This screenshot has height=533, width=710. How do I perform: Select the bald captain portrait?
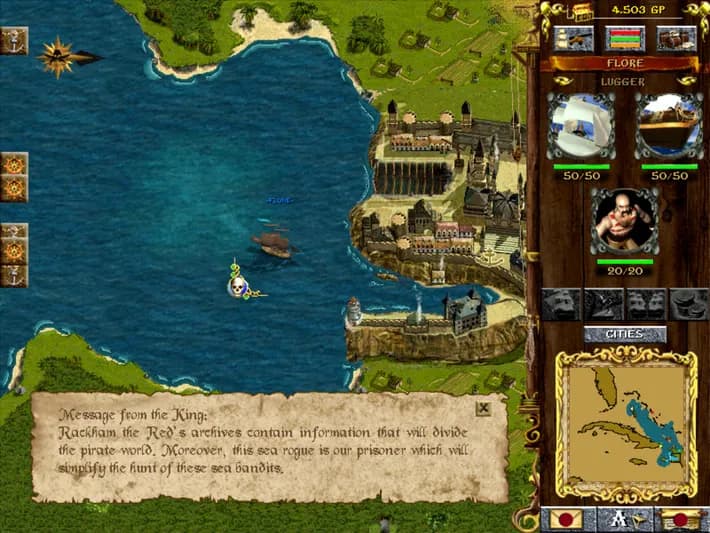click(x=624, y=221)
